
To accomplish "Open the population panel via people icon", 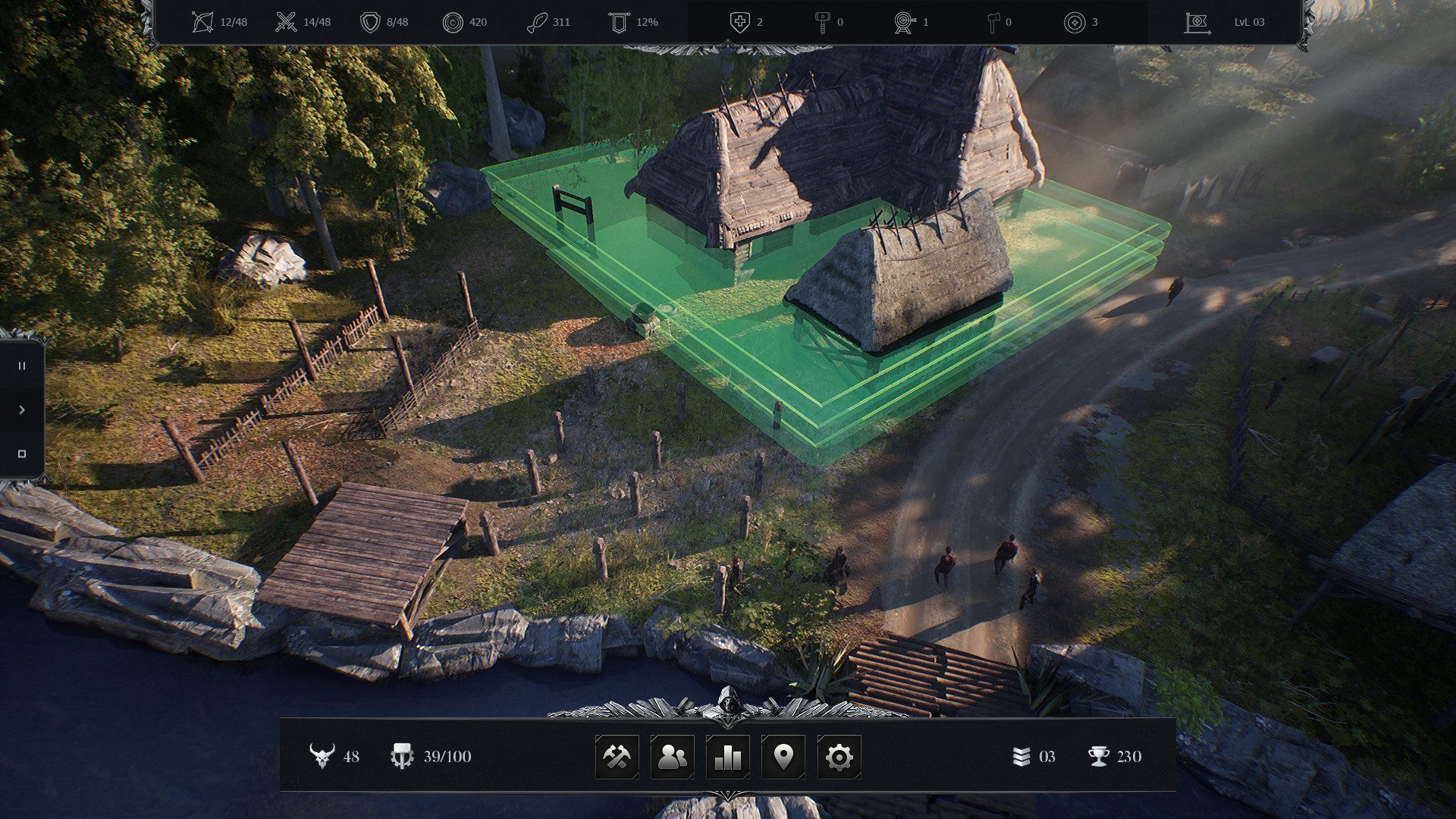I will coord(674,755).
